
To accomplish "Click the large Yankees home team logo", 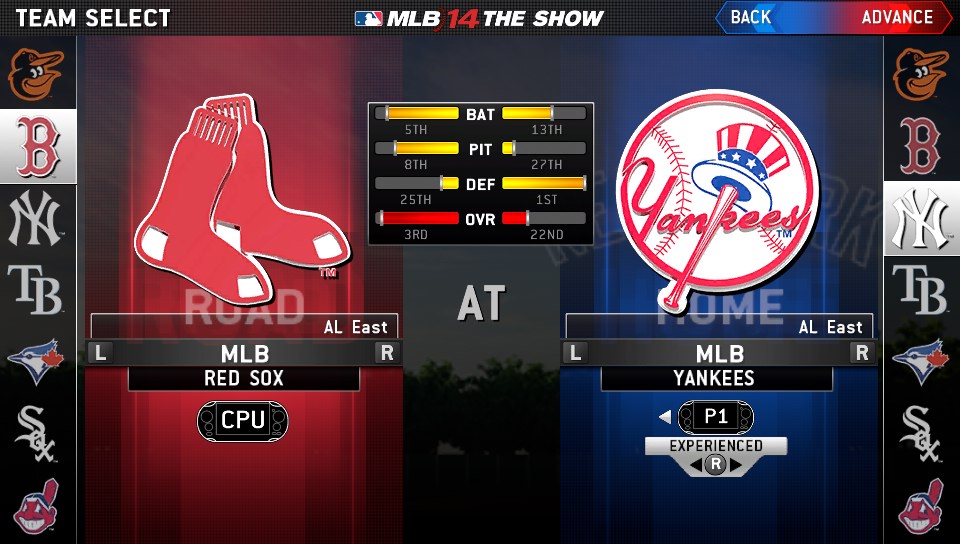I will coord(716,192).
